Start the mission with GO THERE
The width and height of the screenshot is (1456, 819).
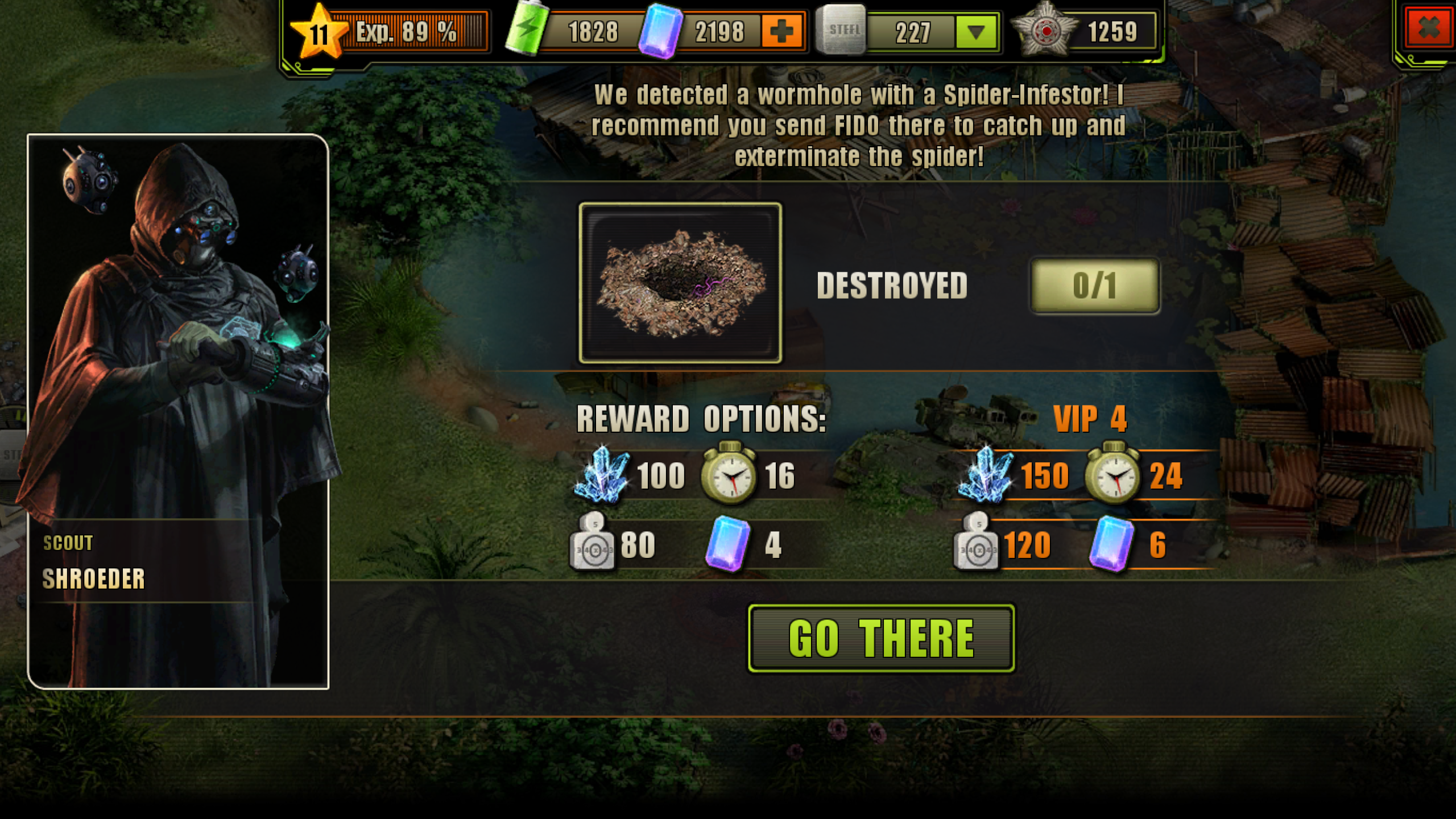[881, 638]
